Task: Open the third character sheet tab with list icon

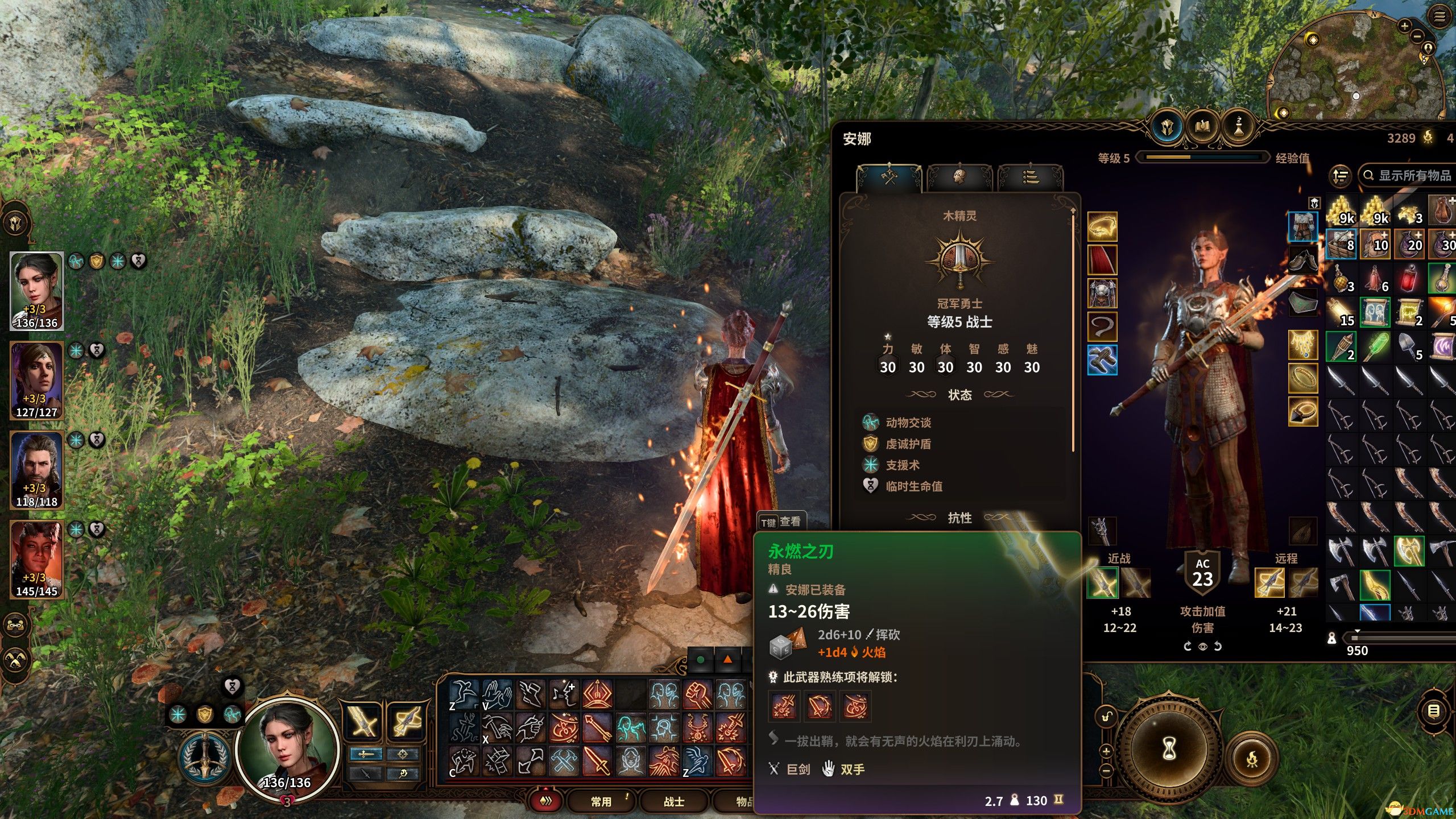Action: [1030, 177]
